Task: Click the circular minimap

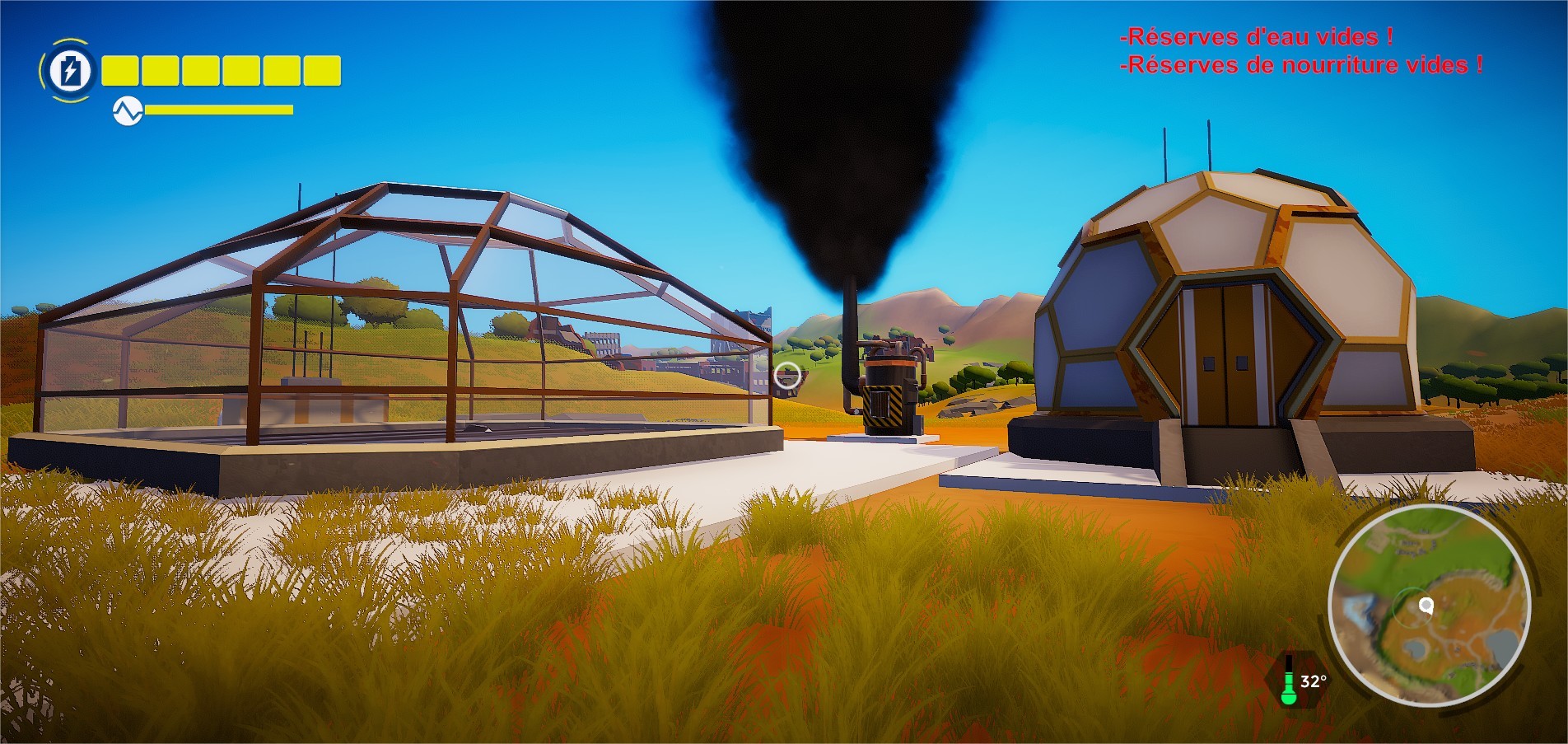Action: tap(1429, 606)
